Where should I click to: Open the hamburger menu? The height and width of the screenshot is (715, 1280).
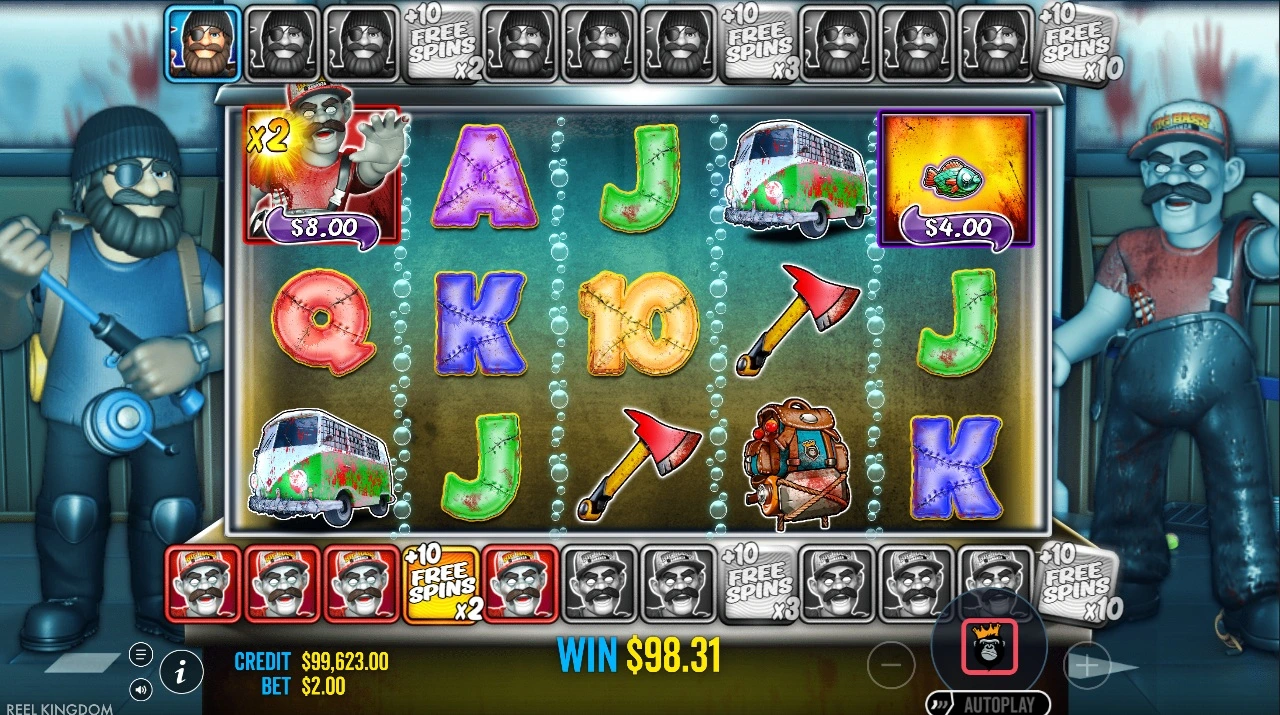pos(141,655)
